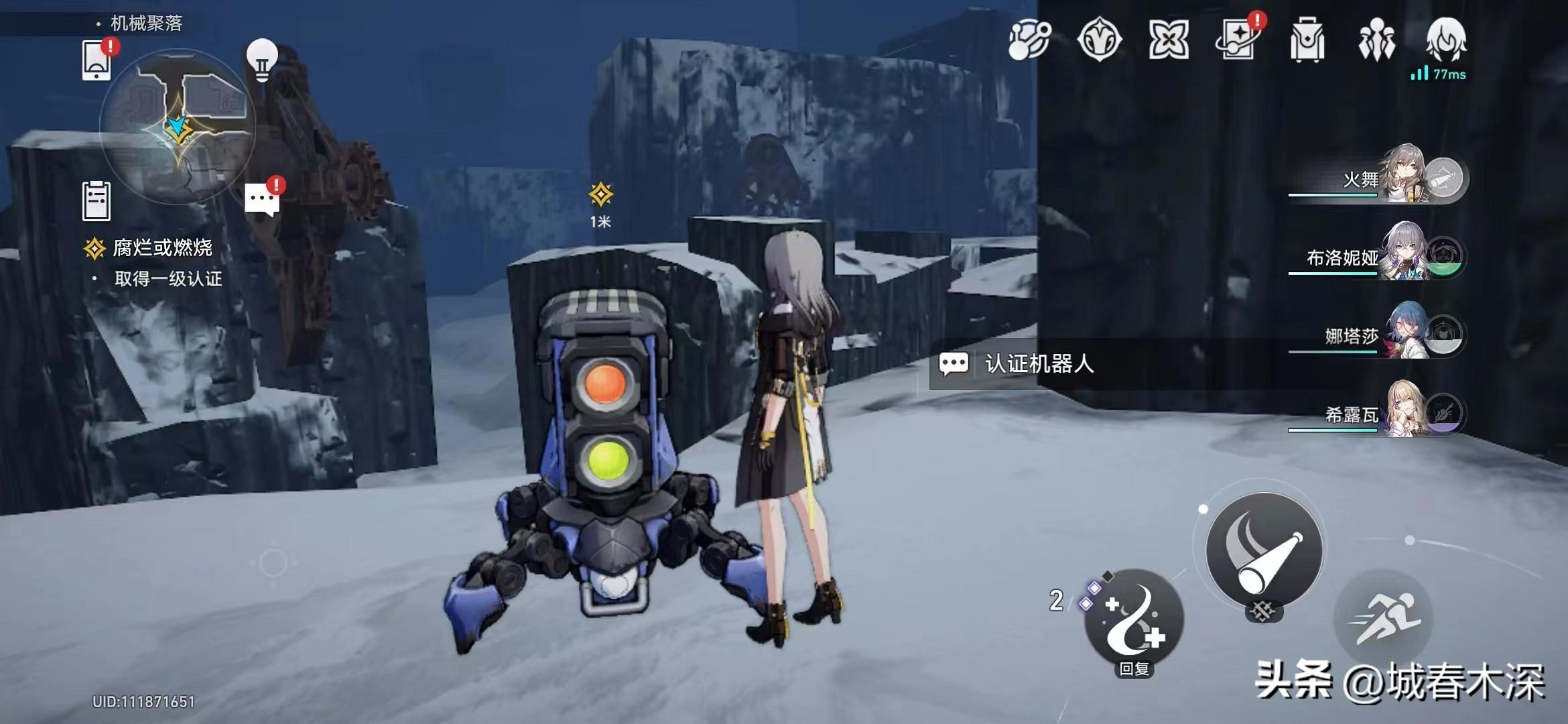
Task: Tap the lightbulb hint icon
Action: (x=262, y=59)
